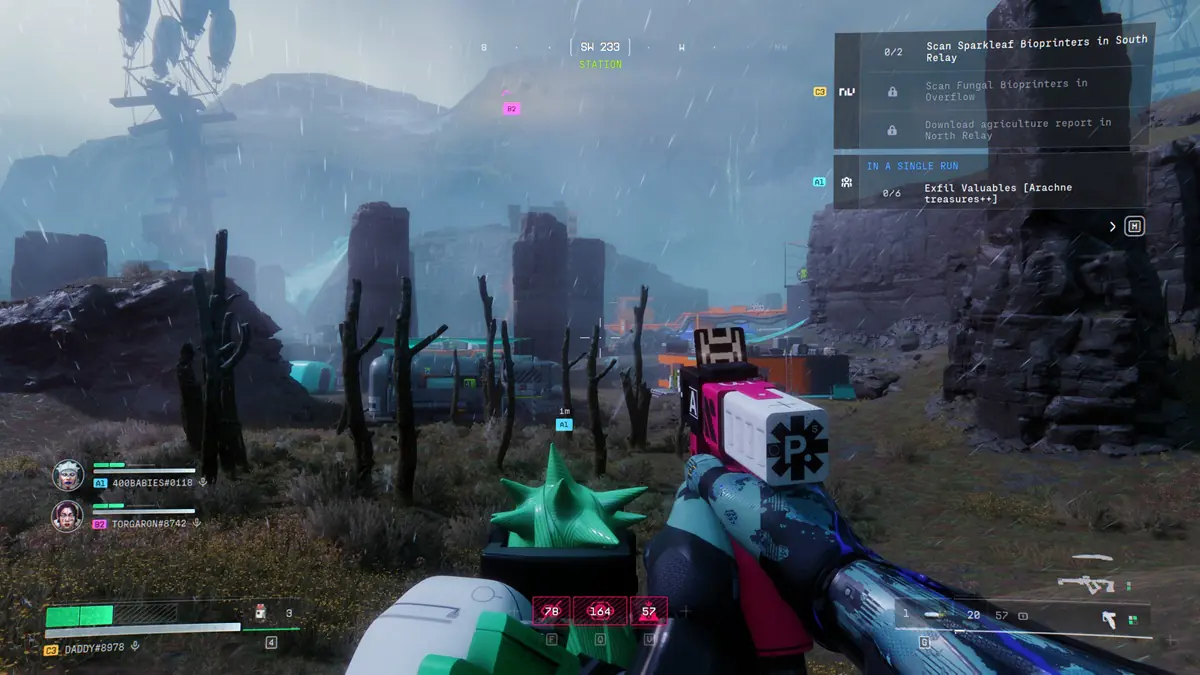Click teammate TORGARON#8742 portrait
The image size is (1200, 675).
point(68,516)
